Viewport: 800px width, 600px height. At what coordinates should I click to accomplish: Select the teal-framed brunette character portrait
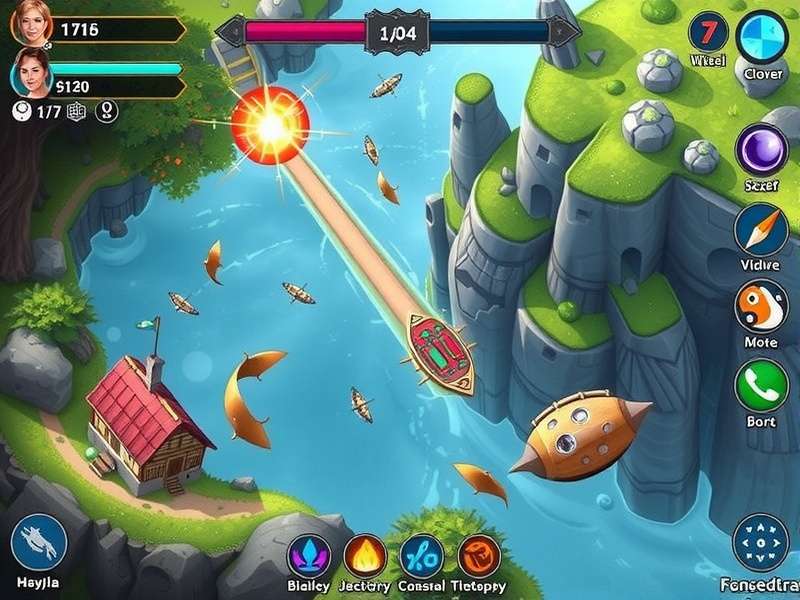[30, 73]
